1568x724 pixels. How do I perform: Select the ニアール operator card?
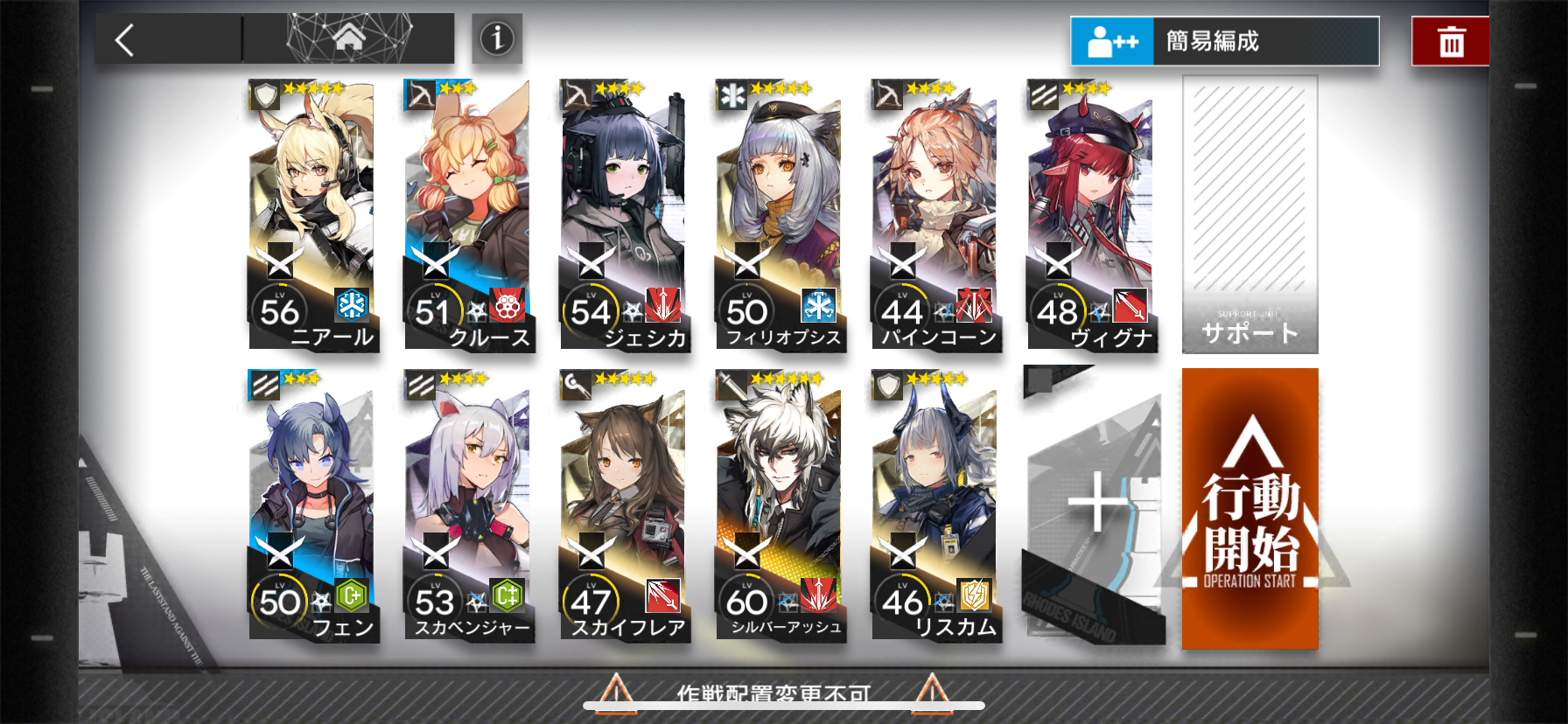click(x=313, y=215)
